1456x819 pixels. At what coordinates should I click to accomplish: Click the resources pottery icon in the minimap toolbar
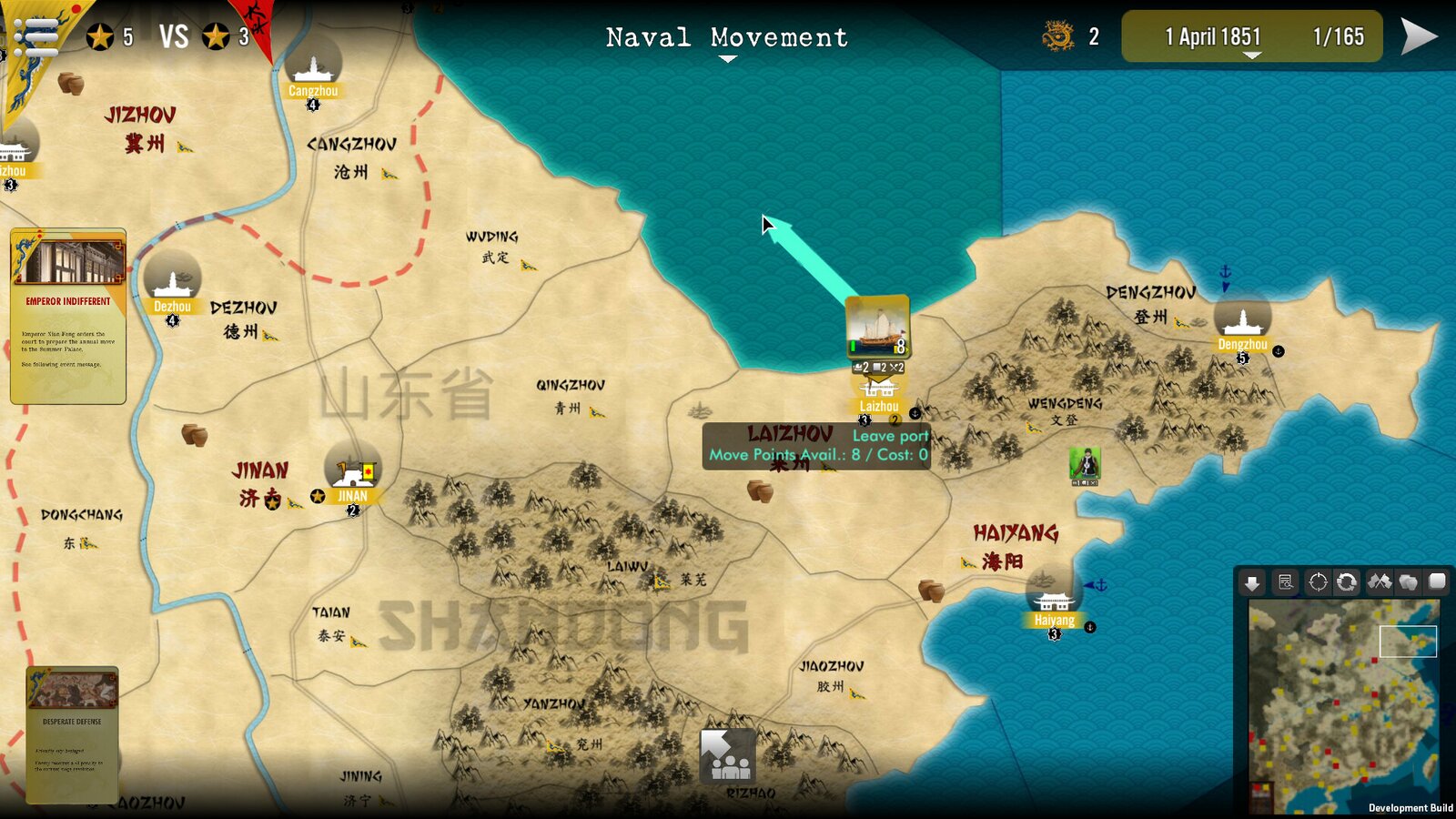point(1408,582)
